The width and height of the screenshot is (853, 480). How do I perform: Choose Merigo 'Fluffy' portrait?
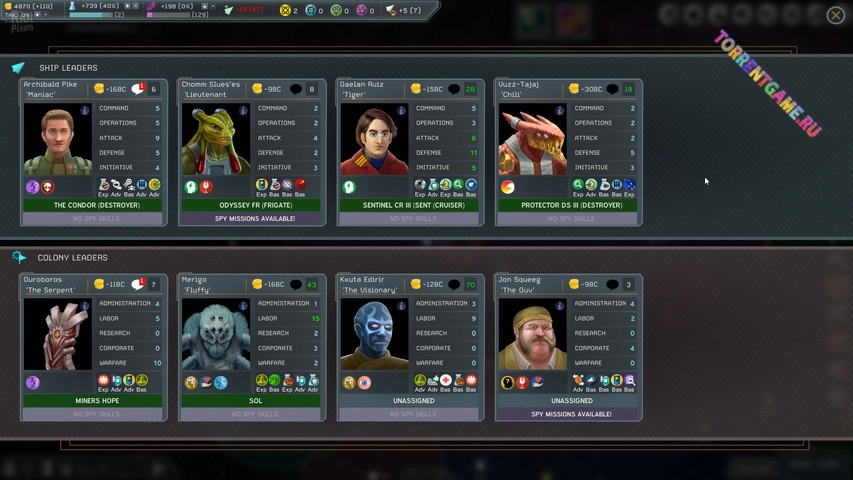216,334
